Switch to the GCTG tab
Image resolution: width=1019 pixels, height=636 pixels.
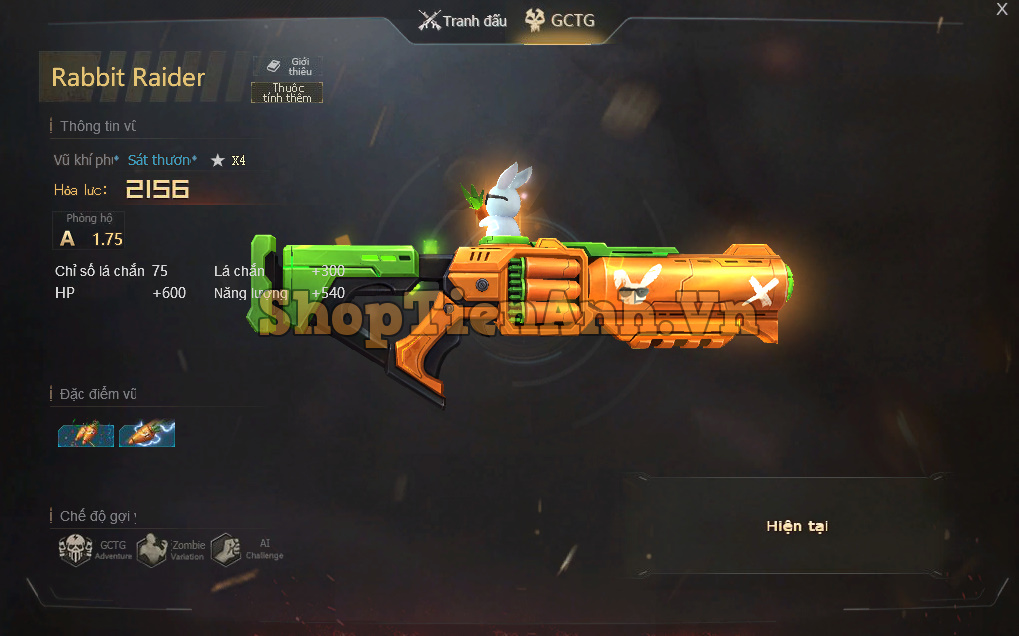coord(560,20)
